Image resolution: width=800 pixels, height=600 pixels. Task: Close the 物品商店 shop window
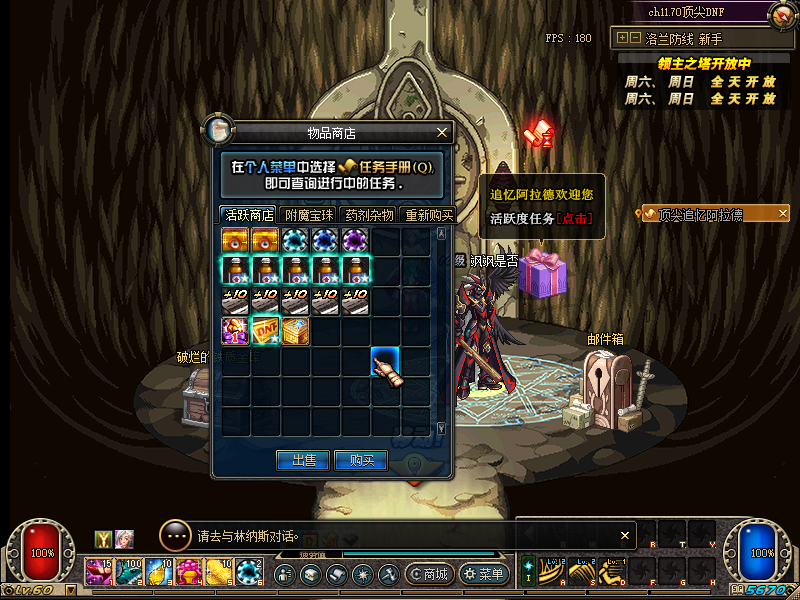[x=442, y=132]
